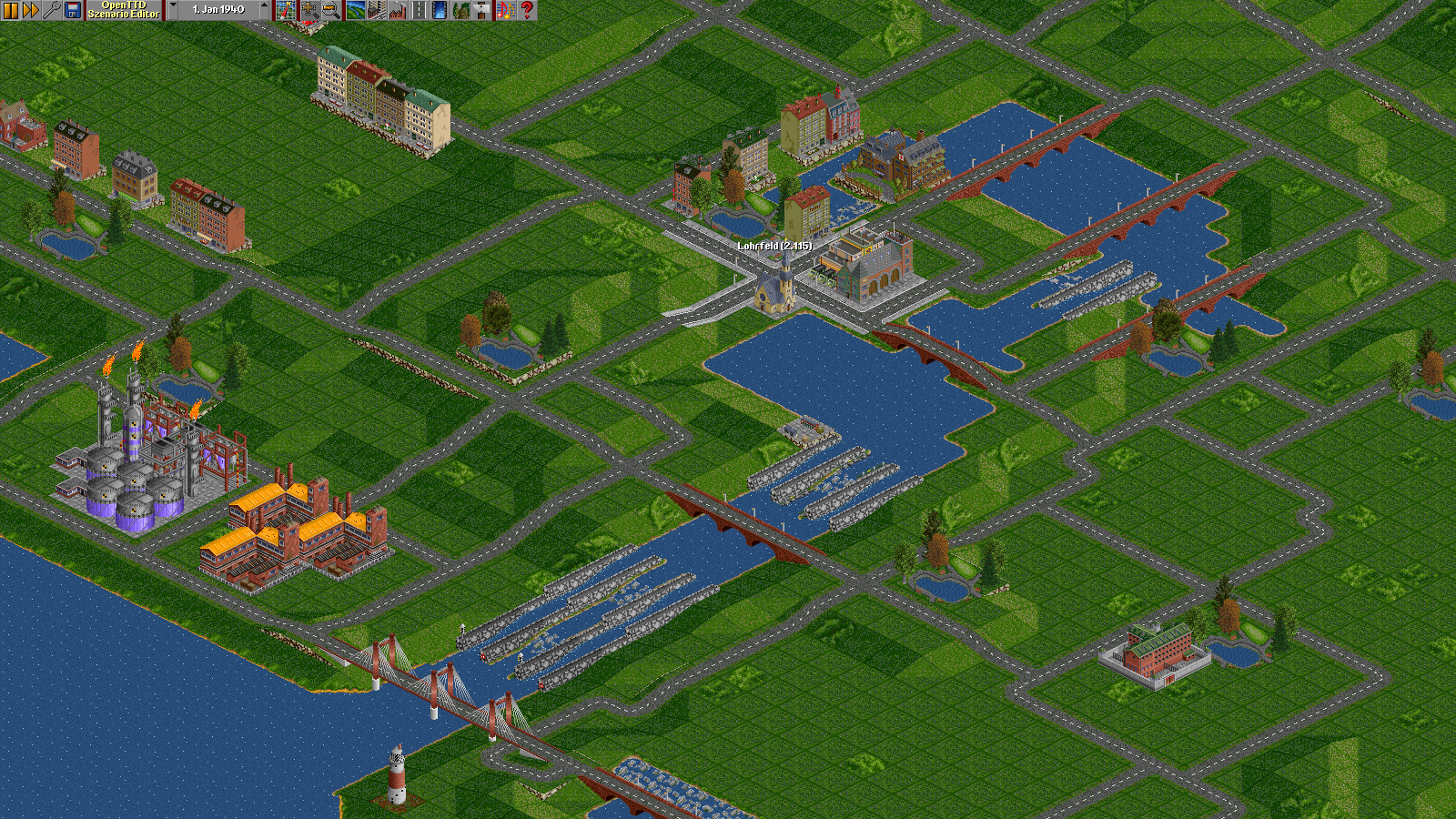Open the wrench options menu
Viewport: 1456px width, 819px height.
pyautogui.click(x=52, y=10)
